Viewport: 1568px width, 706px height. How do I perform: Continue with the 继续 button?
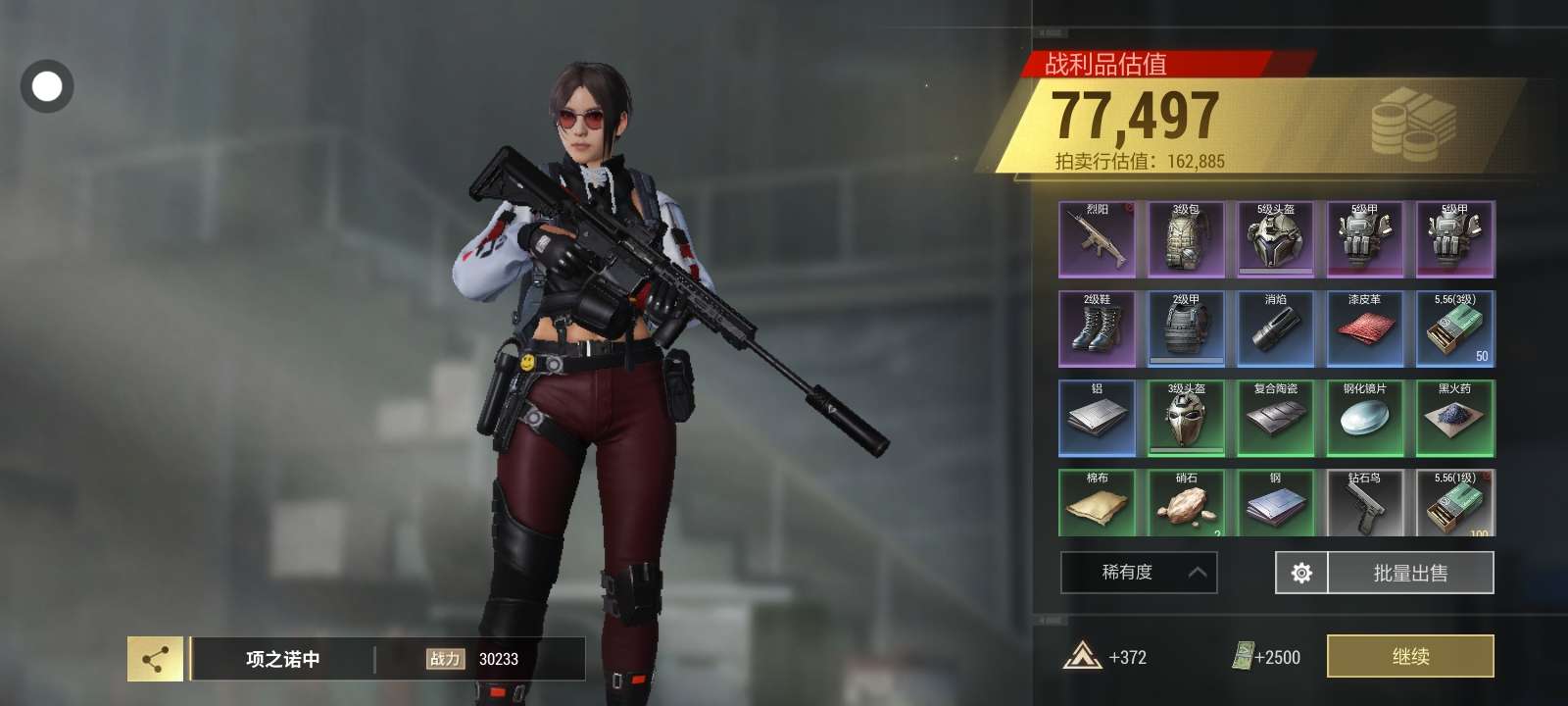click(1410, 656)
